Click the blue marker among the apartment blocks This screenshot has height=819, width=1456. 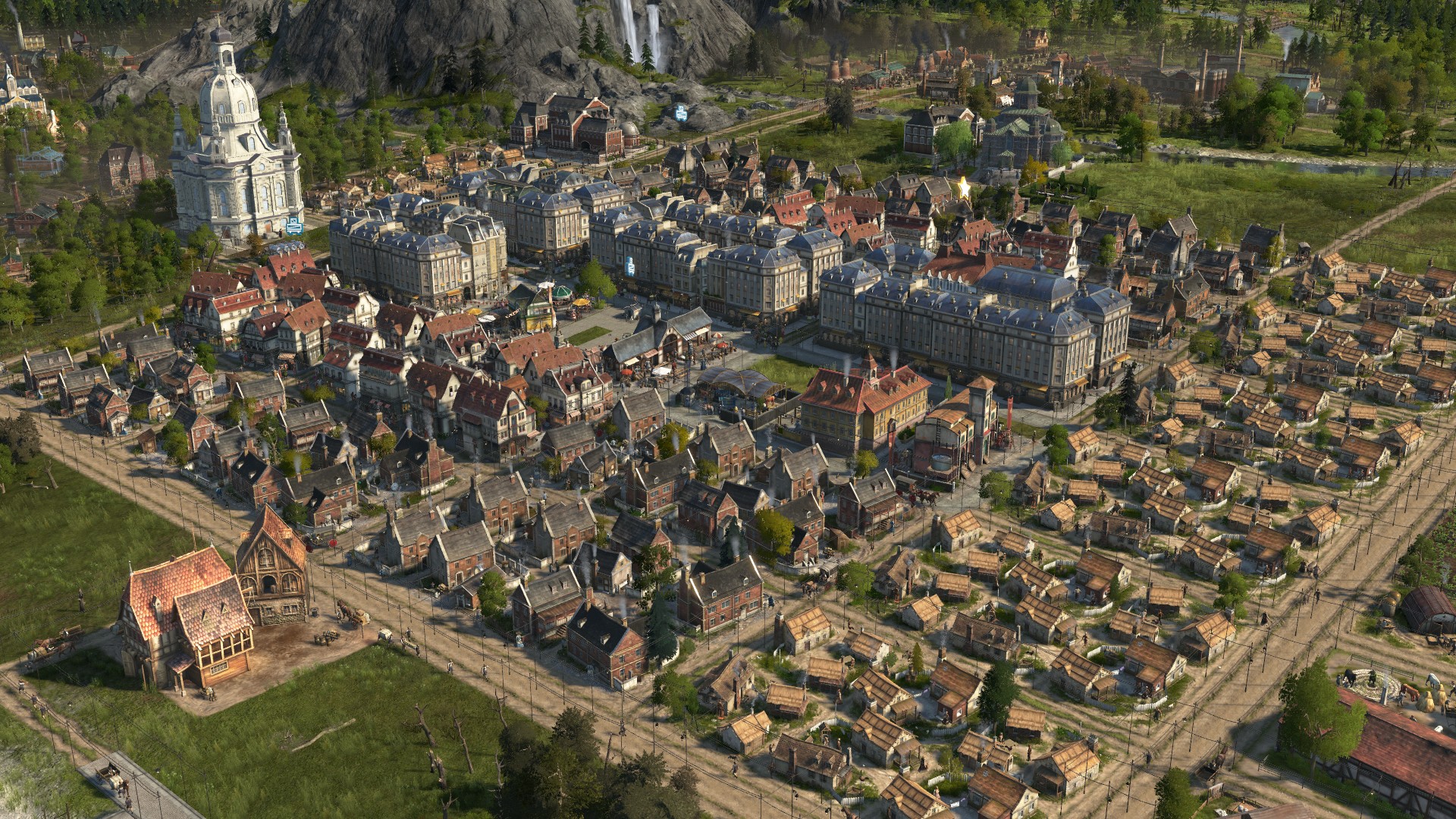click(x=629, y=266)
